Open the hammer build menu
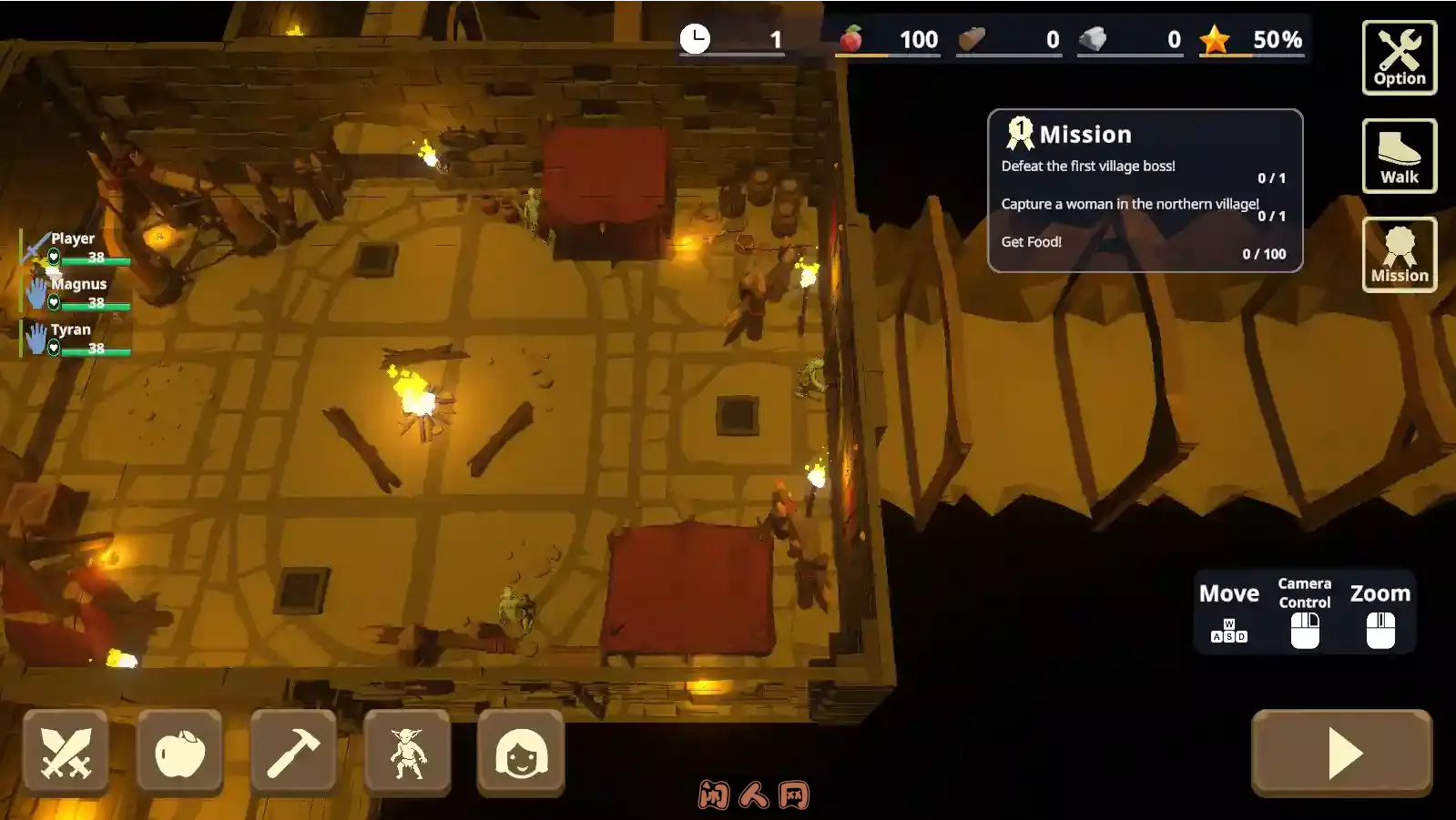 coord(293,753)
